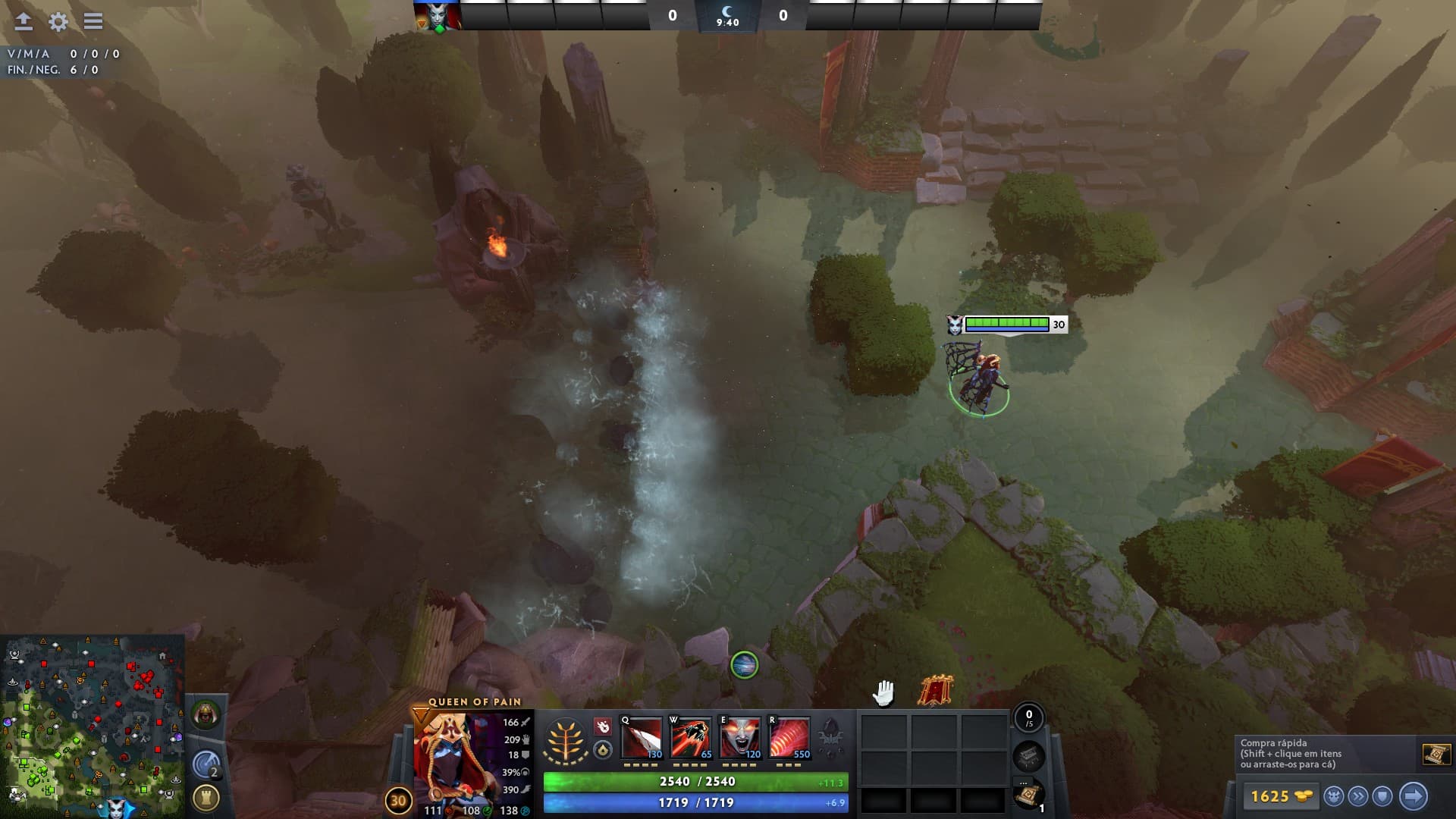Viewport: 1456px width, 819px height.
Task: Open the main menu hamburger button
Action: [x=93, y=21]
